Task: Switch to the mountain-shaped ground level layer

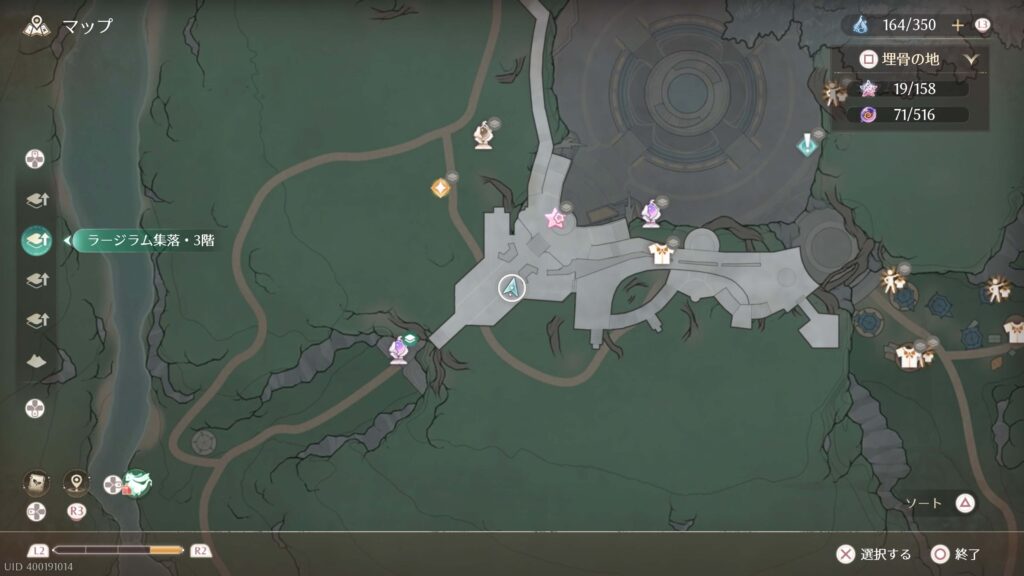Action: tap(36, 360)
